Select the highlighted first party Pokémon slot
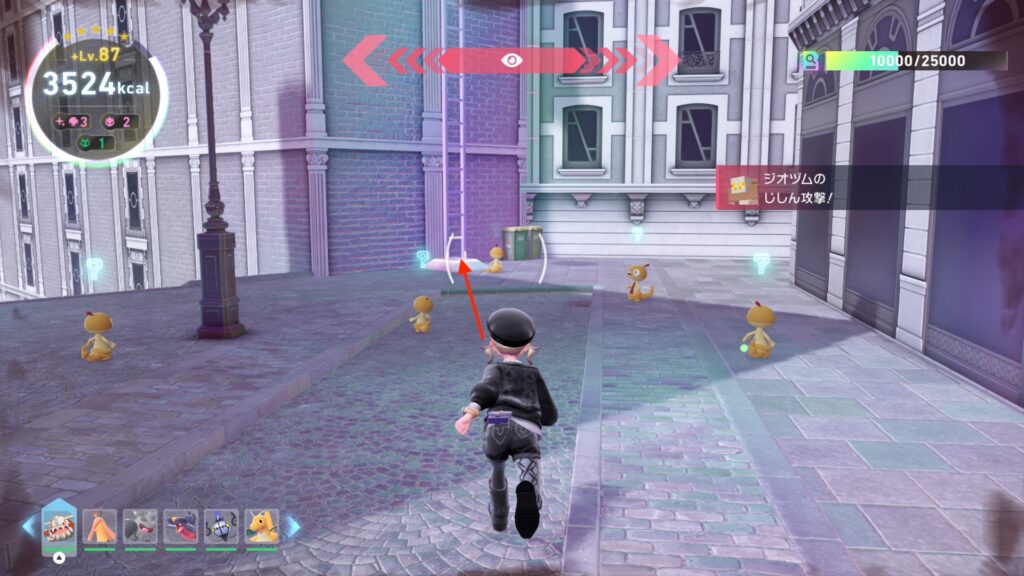1024x576 pixels. (x=58, y=524)
